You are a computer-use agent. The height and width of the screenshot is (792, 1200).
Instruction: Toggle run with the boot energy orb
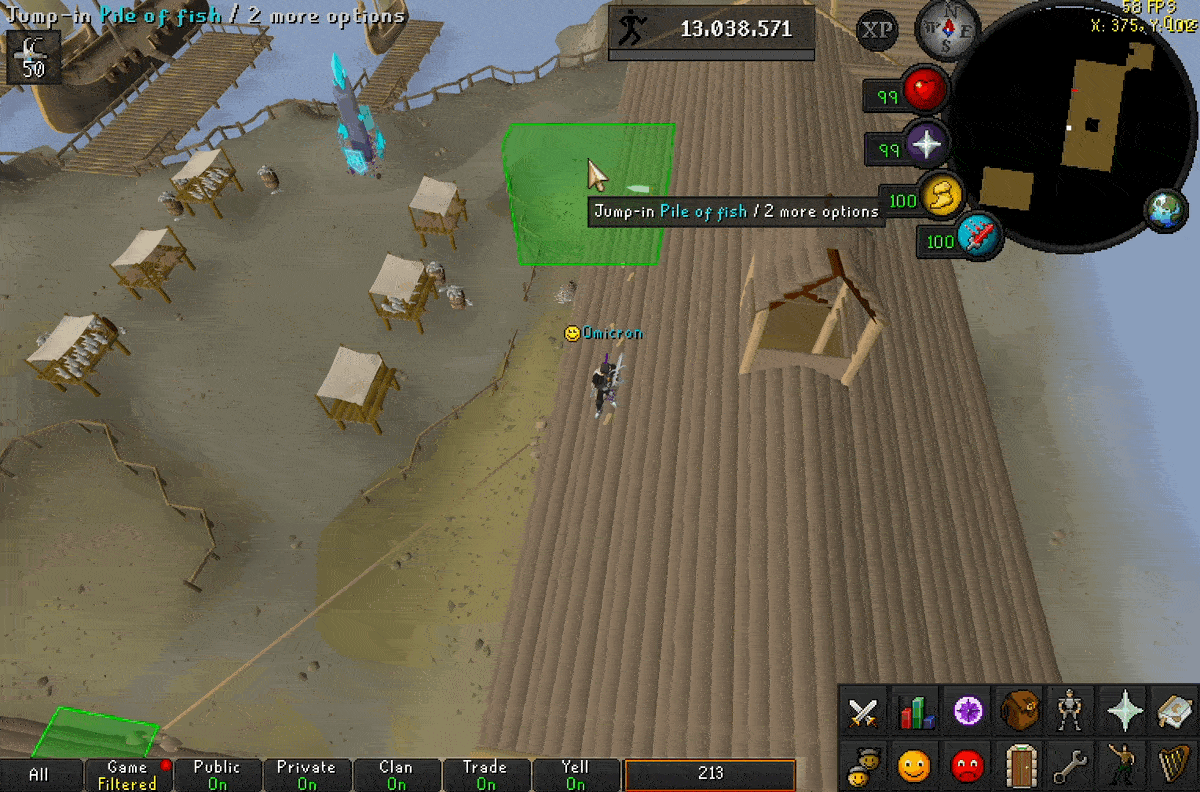coord(941,197)
